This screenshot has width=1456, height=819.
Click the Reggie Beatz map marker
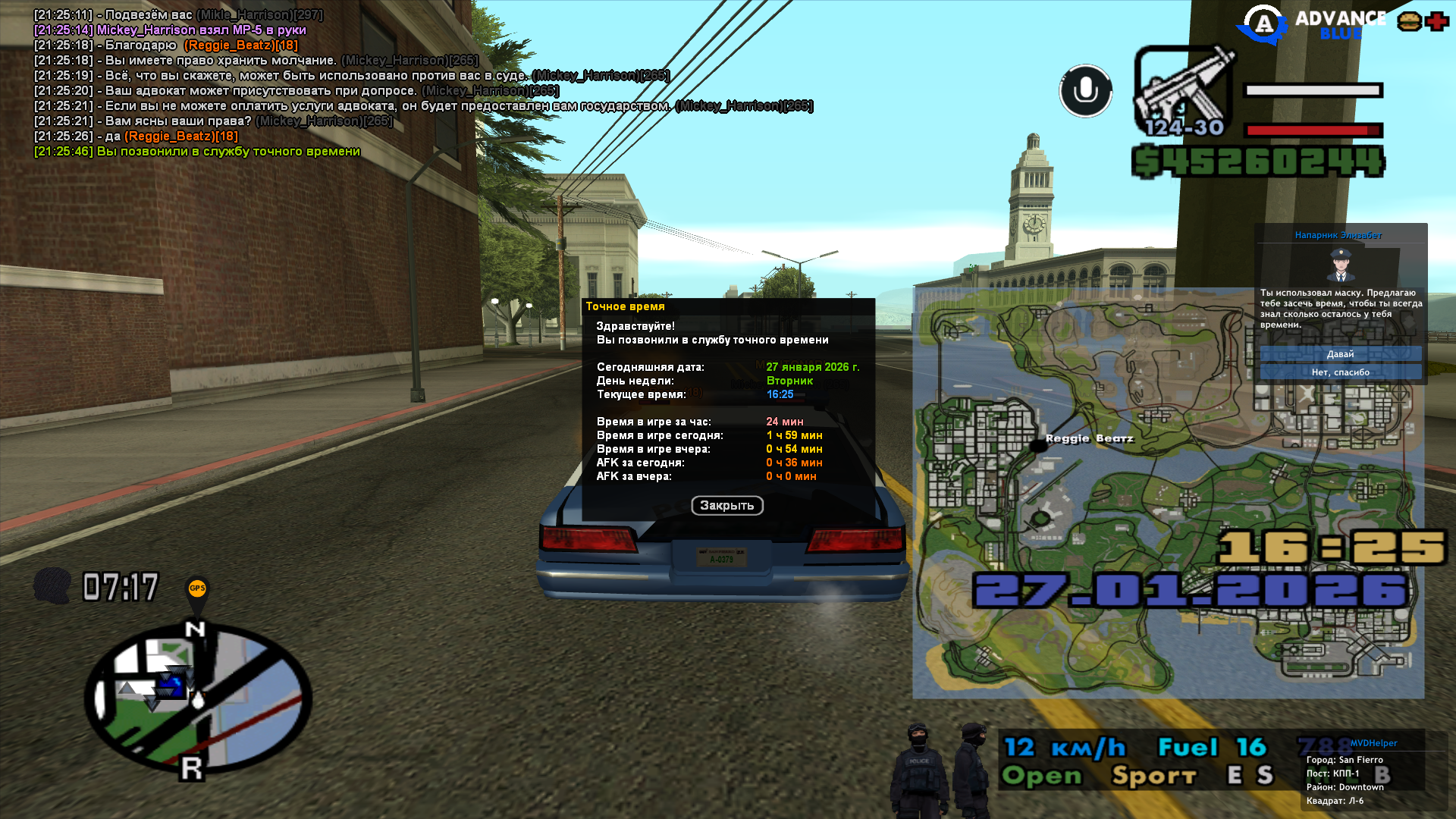pos(1039,446)
